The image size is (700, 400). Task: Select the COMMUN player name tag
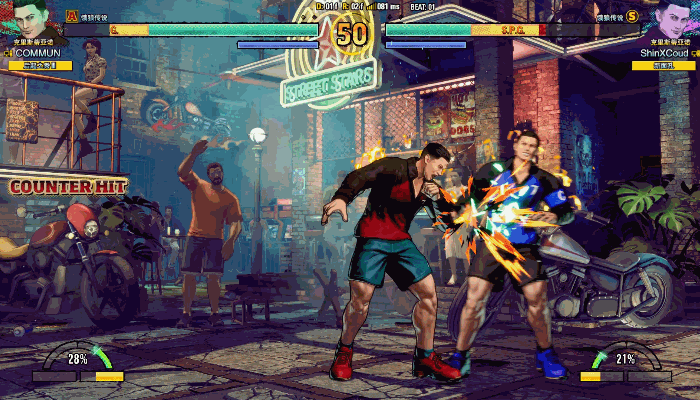[40, 52]
